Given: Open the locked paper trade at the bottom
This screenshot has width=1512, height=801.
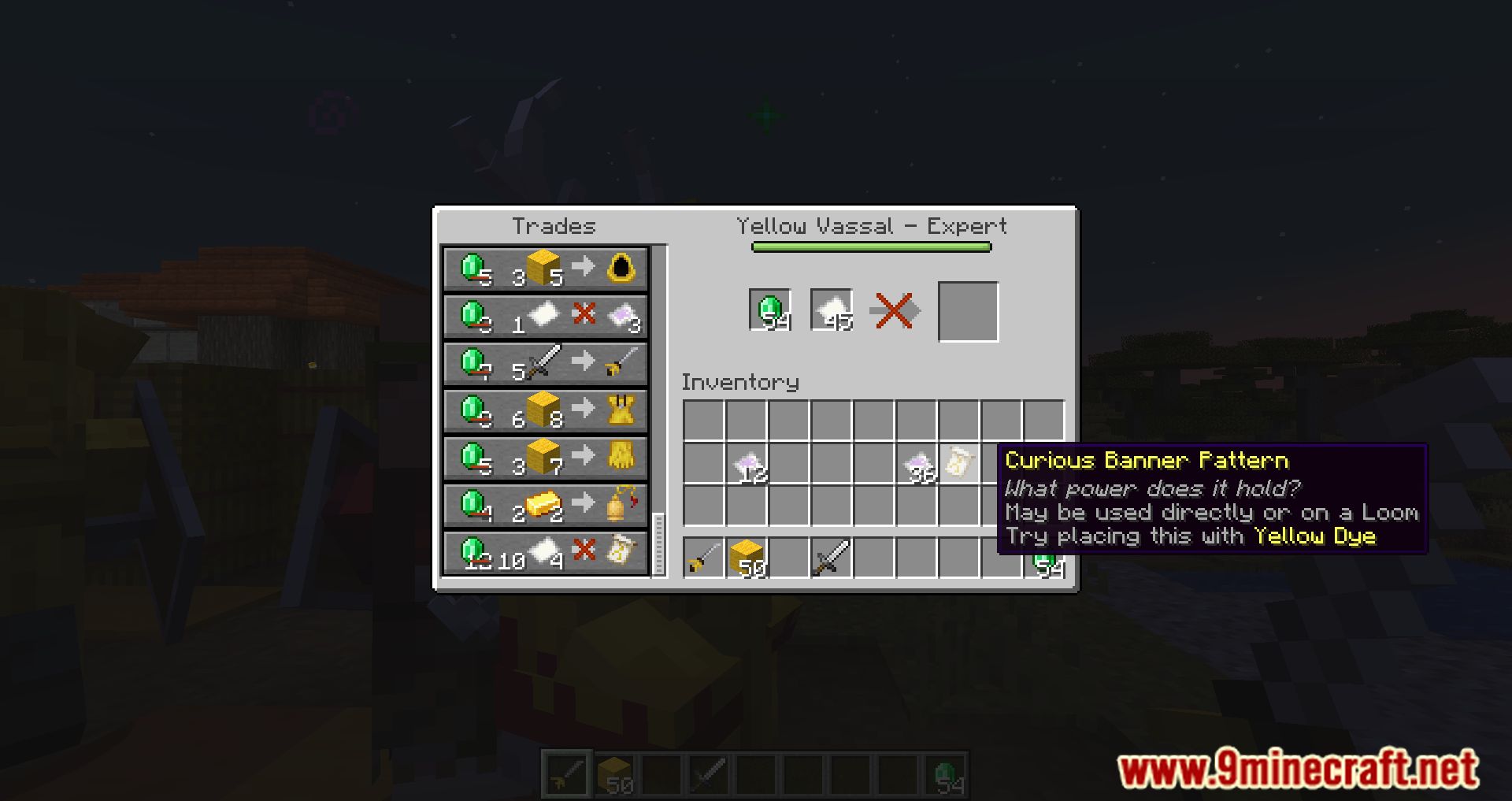Looking at the screenshot, I should (x=545, y=552).
